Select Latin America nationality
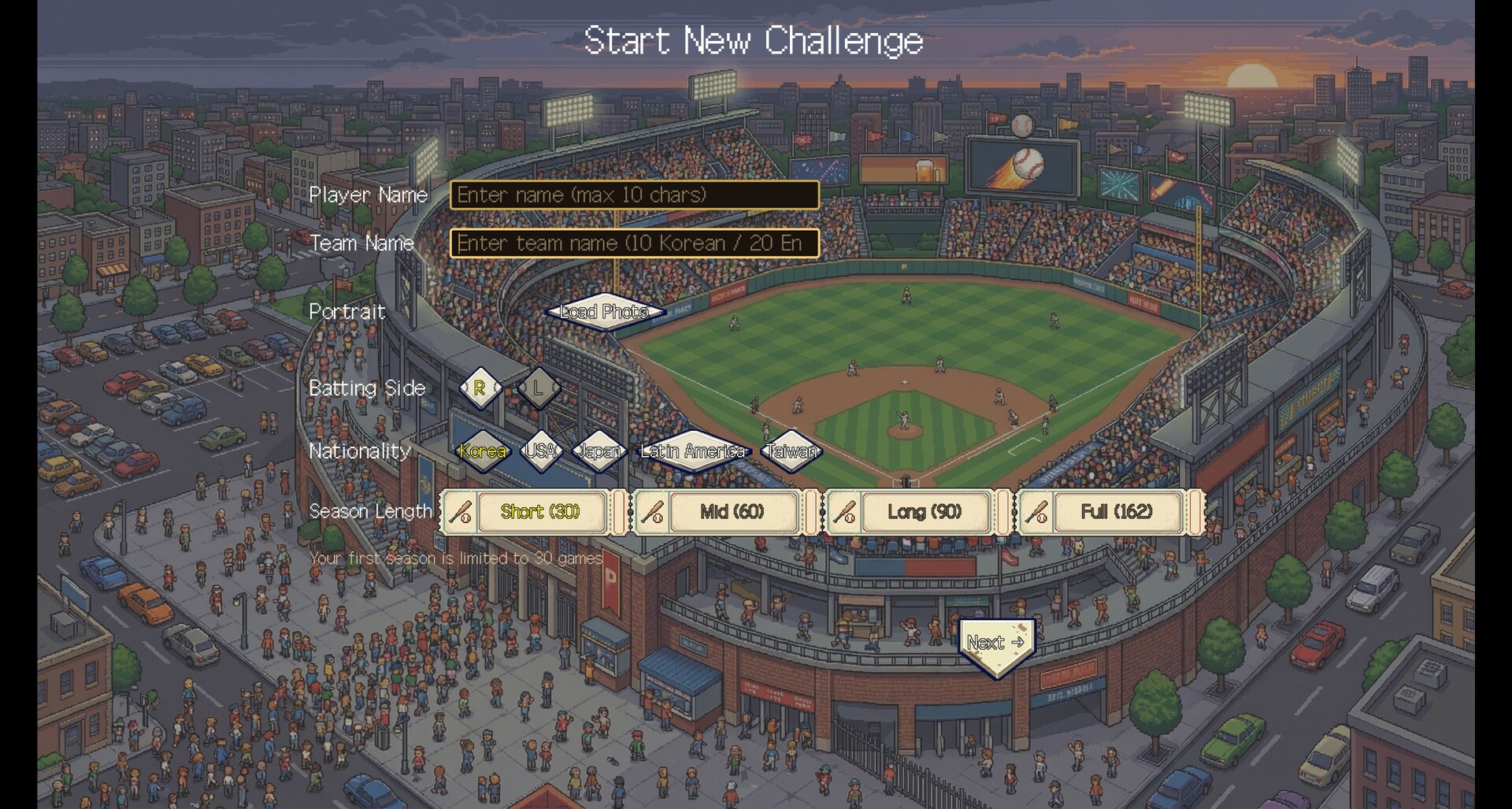1512x809 pixels. point(693,451)
